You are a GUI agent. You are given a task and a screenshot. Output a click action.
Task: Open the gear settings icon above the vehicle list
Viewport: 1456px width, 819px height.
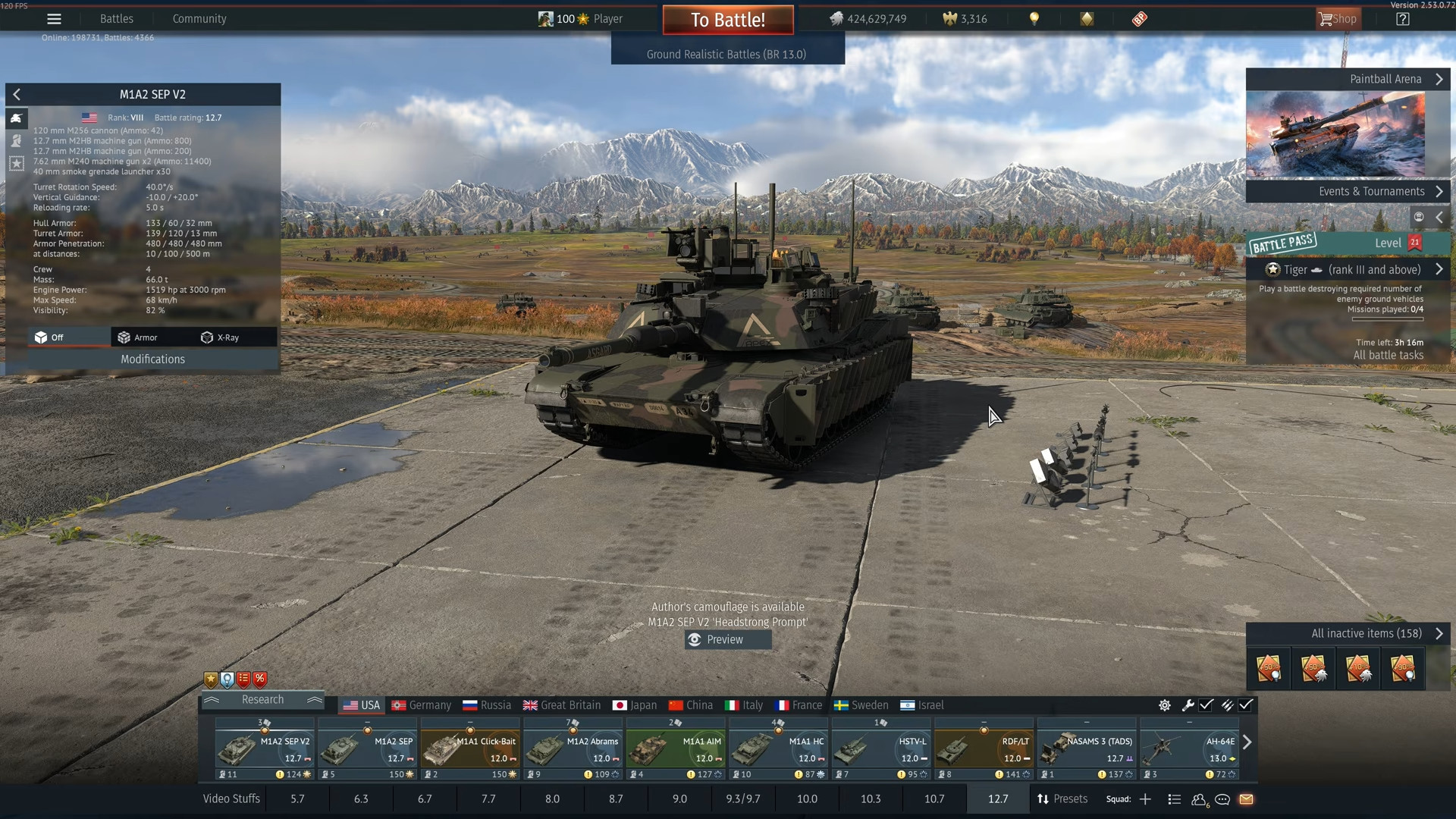pos(1165,705)
